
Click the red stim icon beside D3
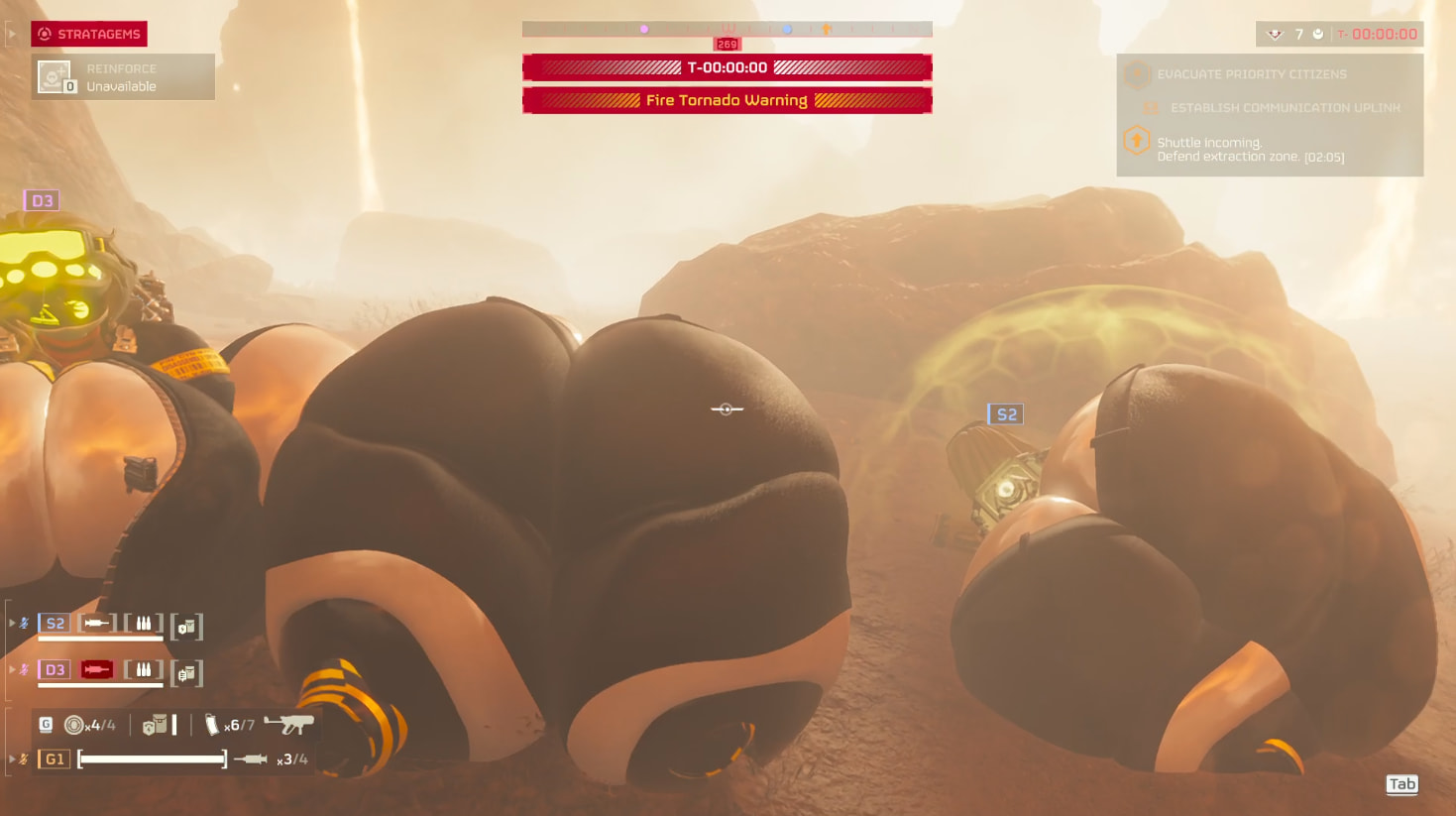click(97, 670)
